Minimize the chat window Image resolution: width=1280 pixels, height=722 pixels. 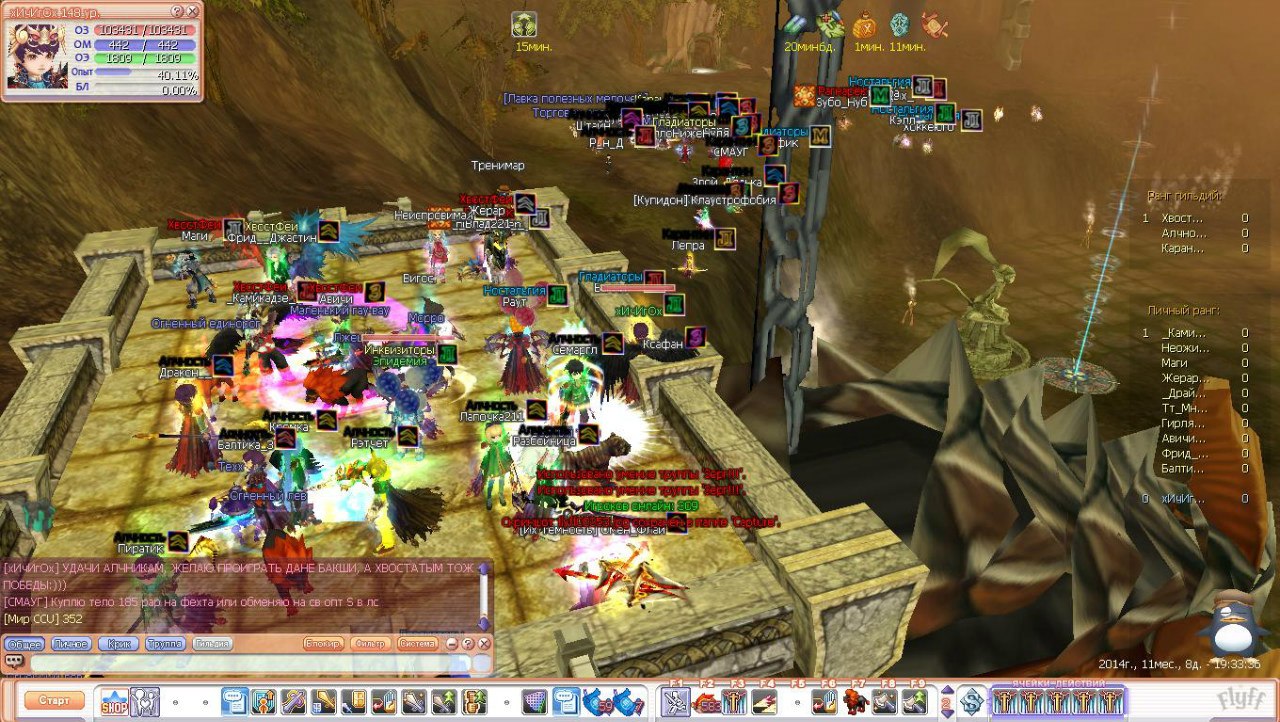[x=452, y=644]
